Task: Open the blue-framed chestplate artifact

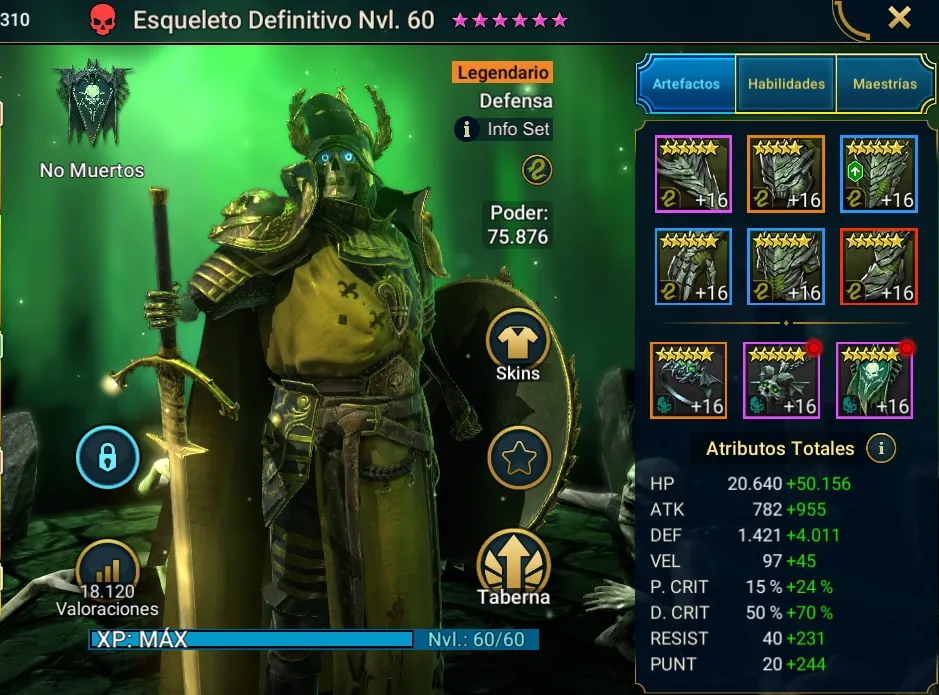Action: (x=785, y=266)
